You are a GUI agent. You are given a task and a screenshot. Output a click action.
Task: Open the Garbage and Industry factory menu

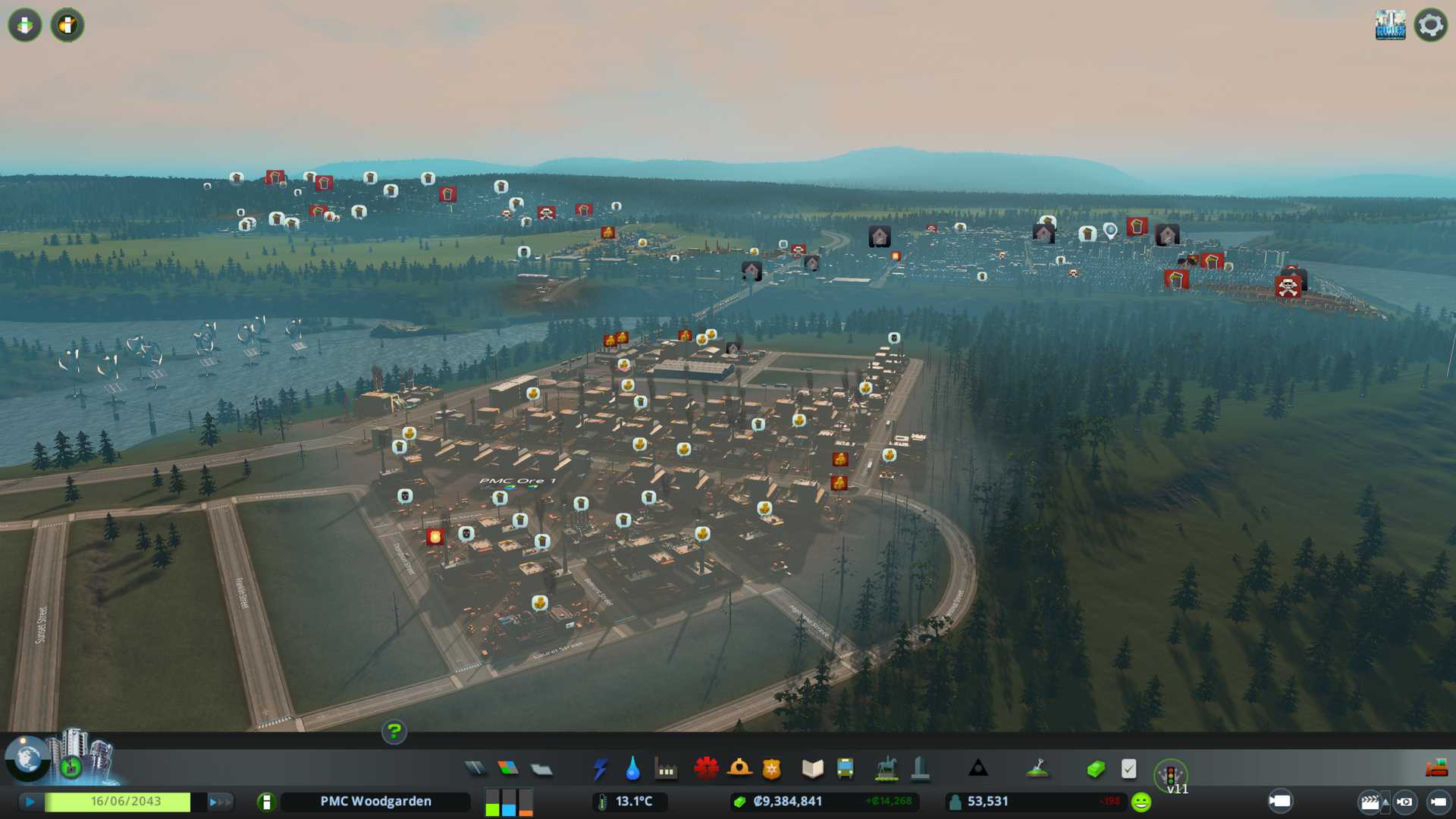coord(666,770)
